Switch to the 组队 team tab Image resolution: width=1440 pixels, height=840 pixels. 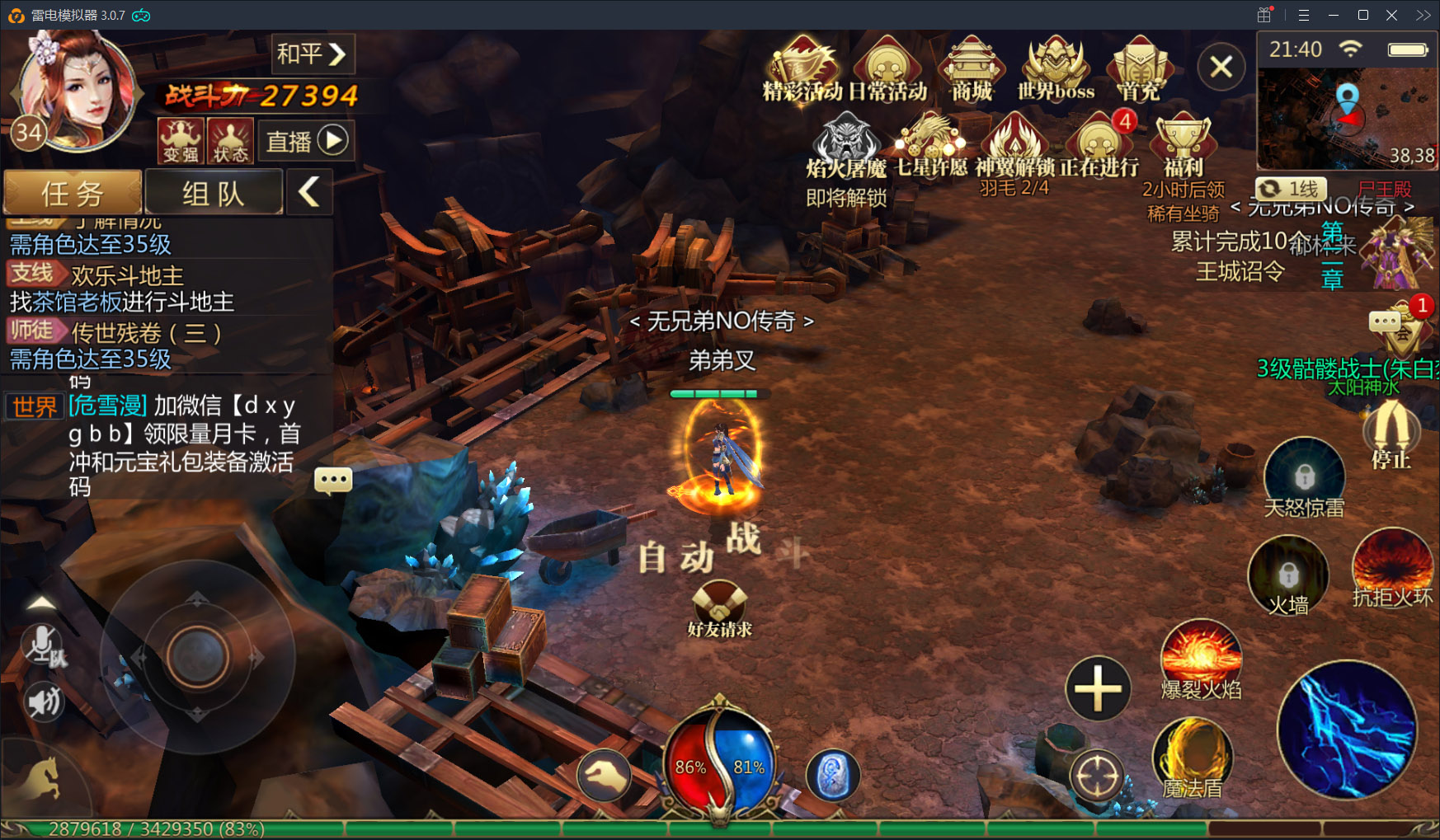[214, 193]
